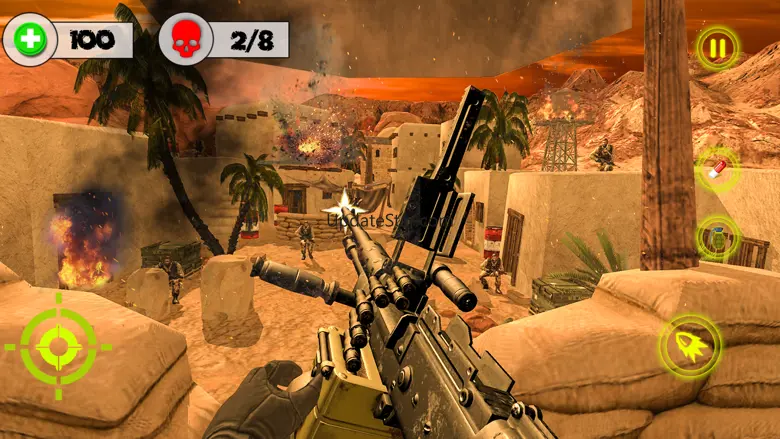This screenshot has width=780, height=439.
Task: Activate the green crosshair aim button
Action: click(59, 347)
